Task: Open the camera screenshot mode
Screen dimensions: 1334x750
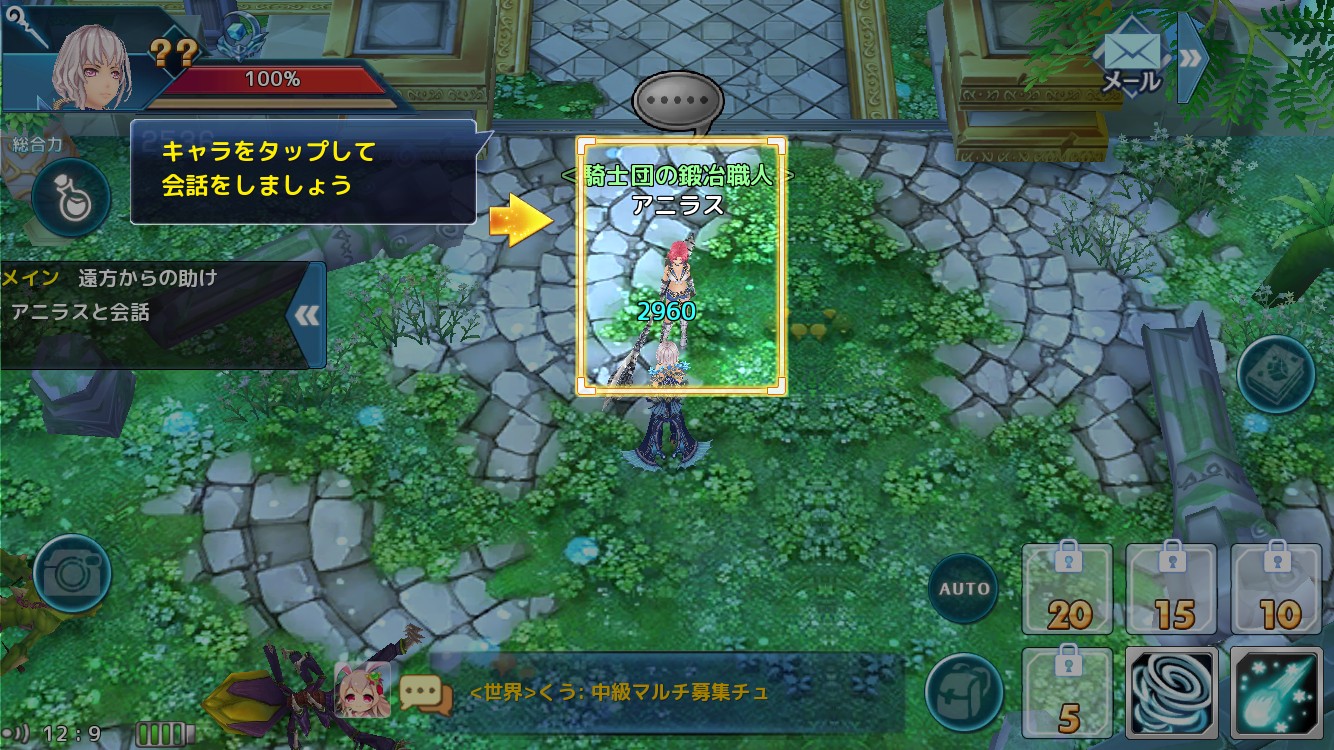Action: [72, 573]
